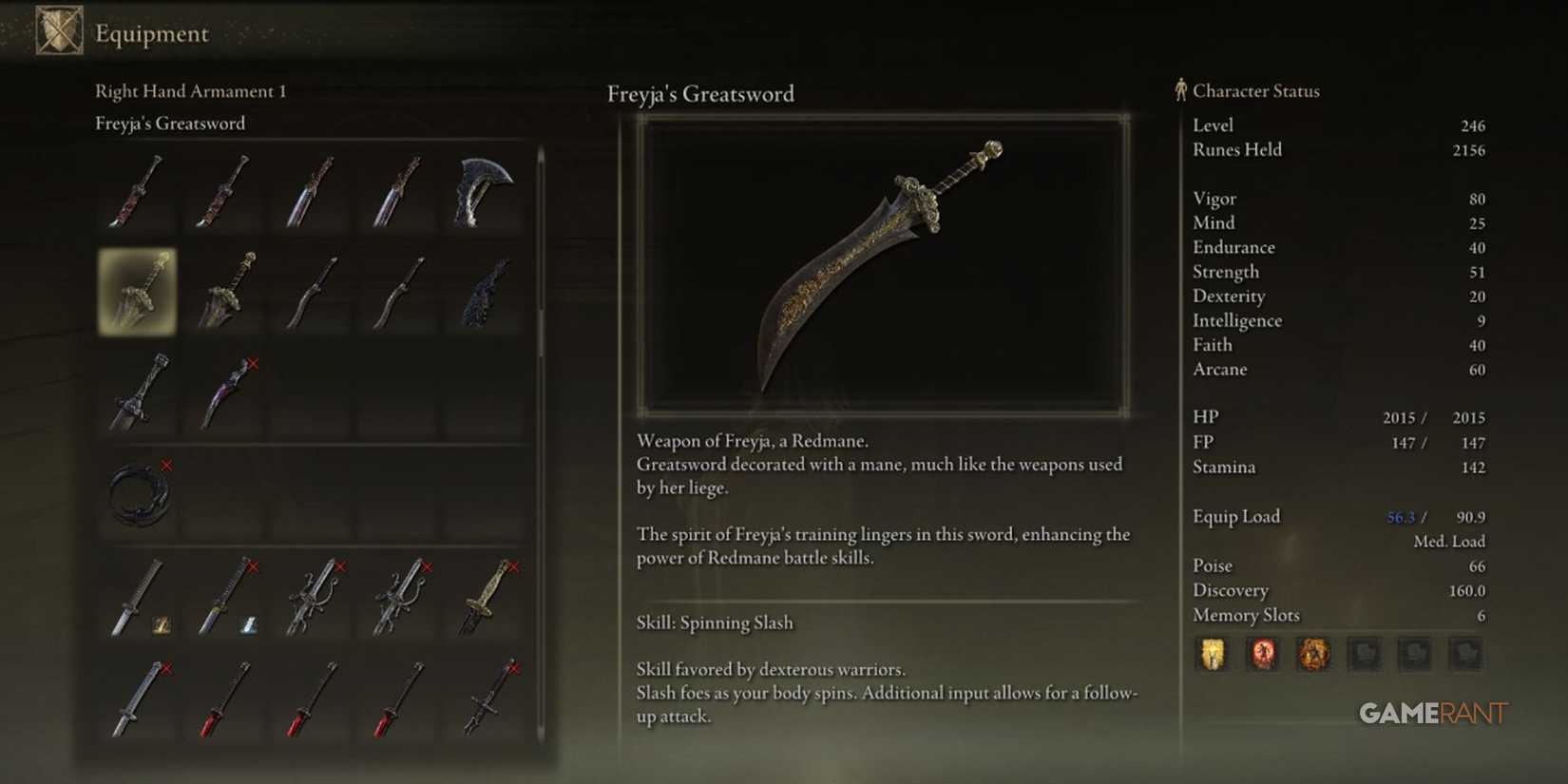Select the golden talisman in the third slot

1313,656
